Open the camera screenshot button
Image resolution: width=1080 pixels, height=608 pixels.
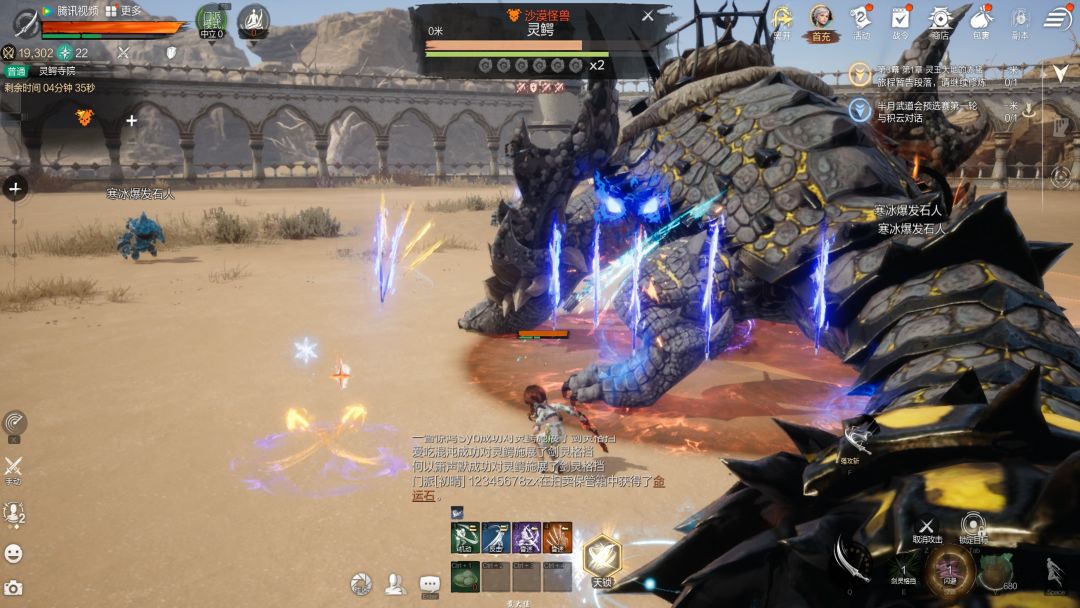click(x=13, y=588)
